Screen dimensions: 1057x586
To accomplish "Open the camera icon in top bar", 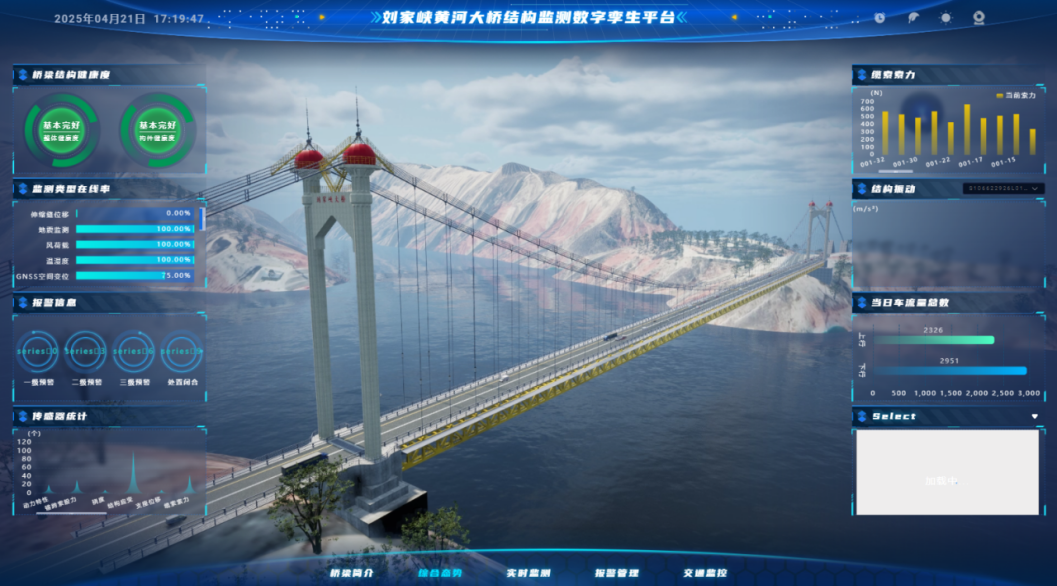I will (x=979, y=18).
